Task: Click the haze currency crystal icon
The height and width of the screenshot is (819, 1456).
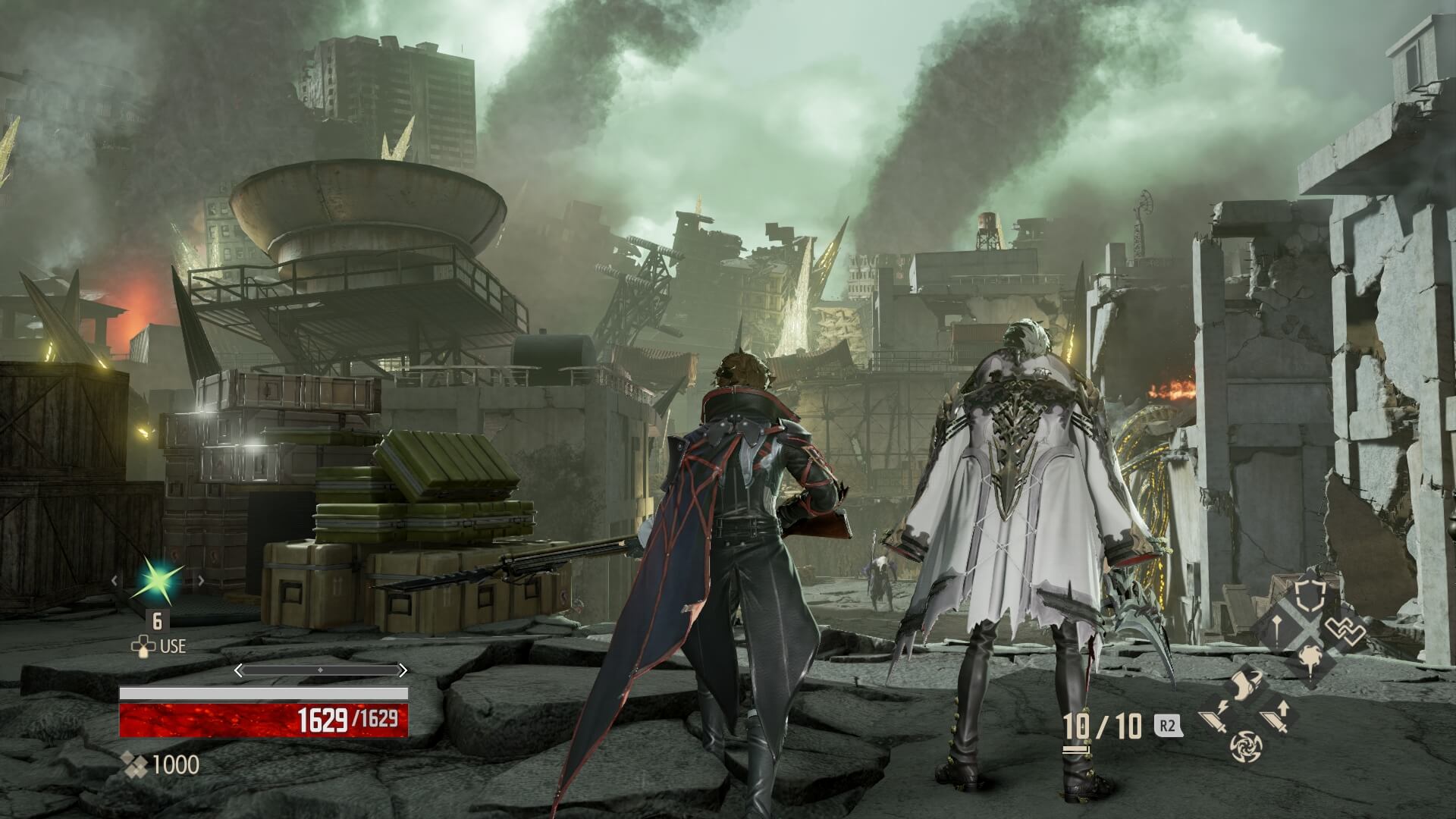Action: click(x=134, y=764)
